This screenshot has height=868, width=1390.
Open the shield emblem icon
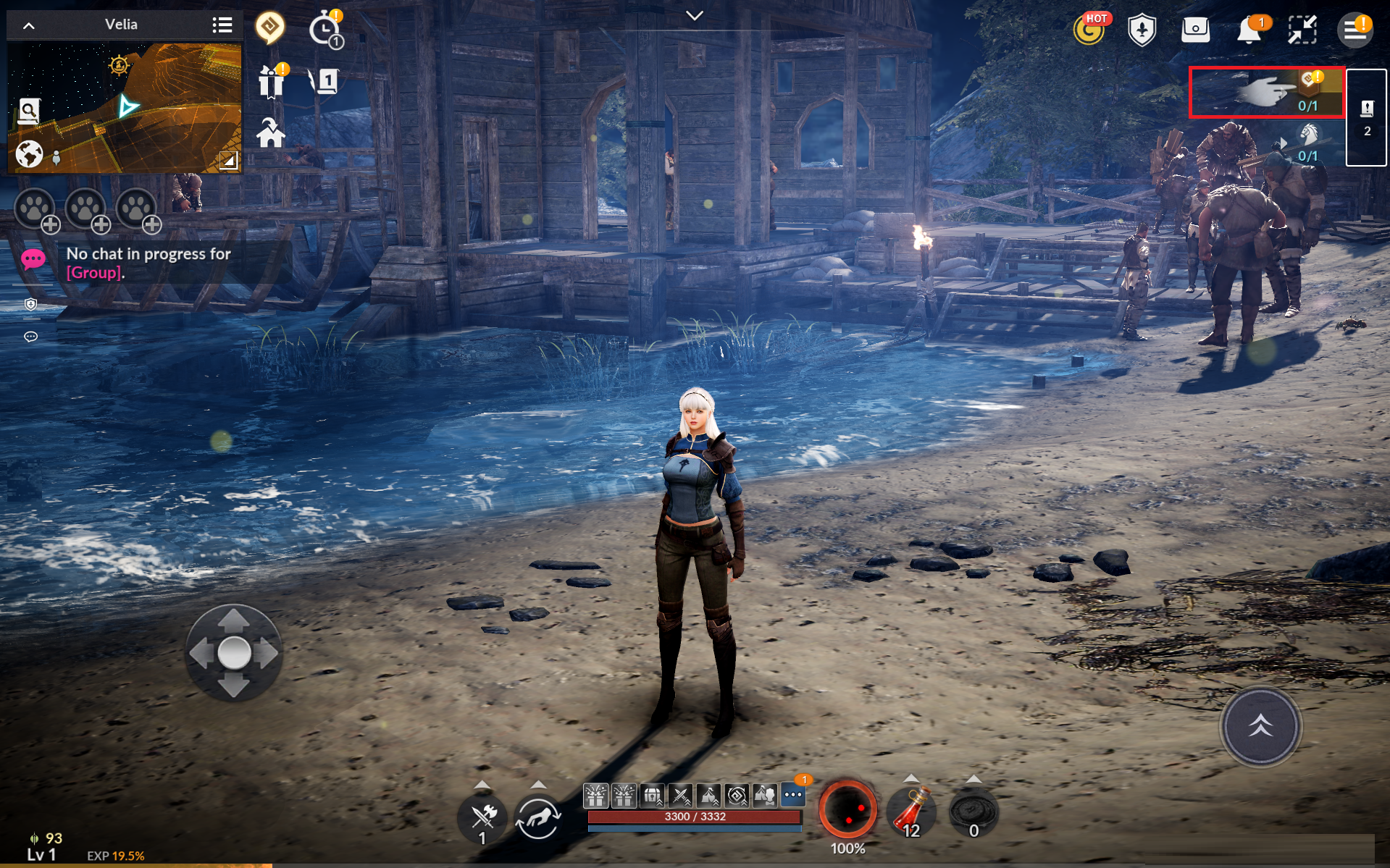tap(1142, 30)
